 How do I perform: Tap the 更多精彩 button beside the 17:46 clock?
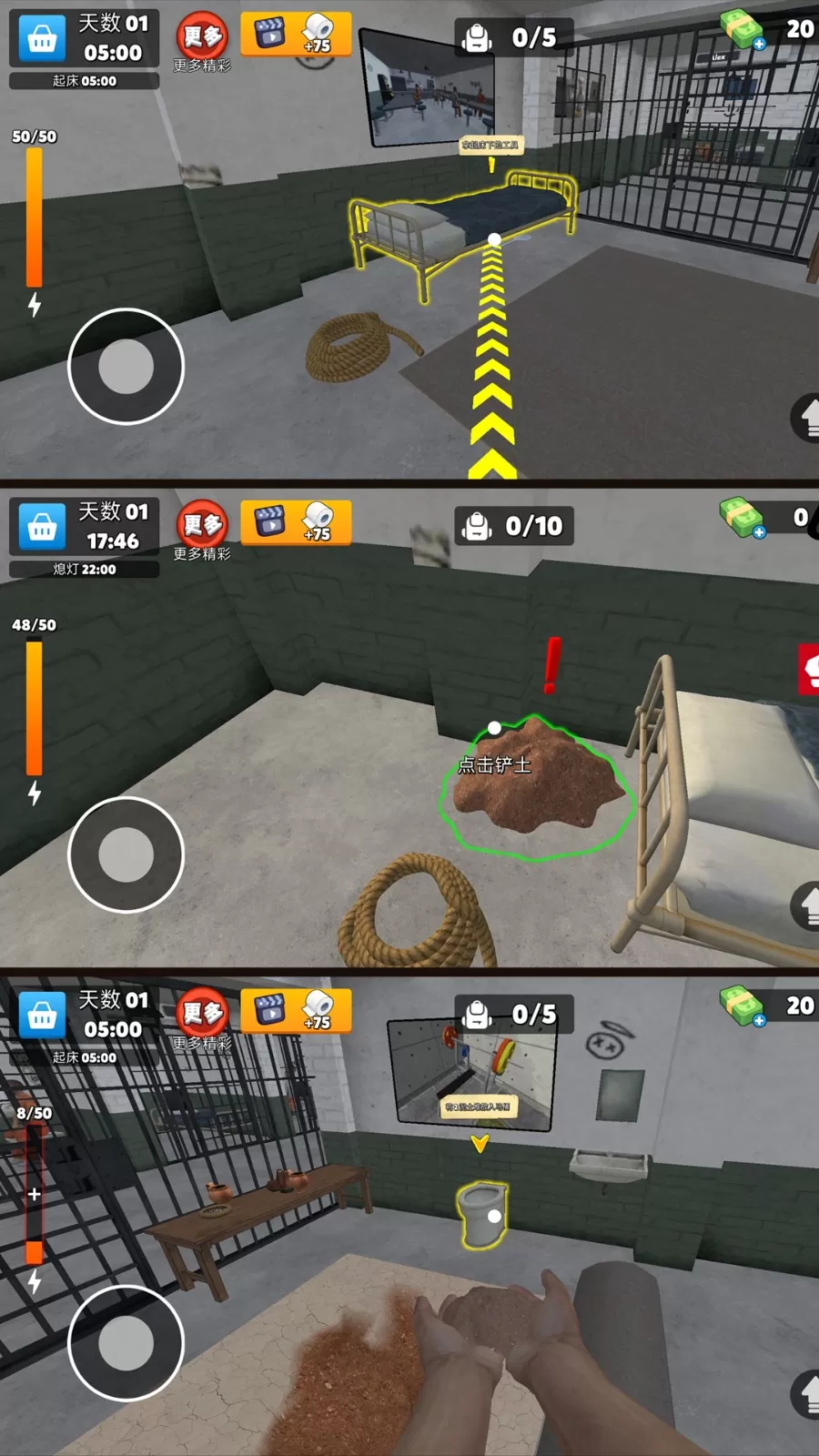coord(202,531)
